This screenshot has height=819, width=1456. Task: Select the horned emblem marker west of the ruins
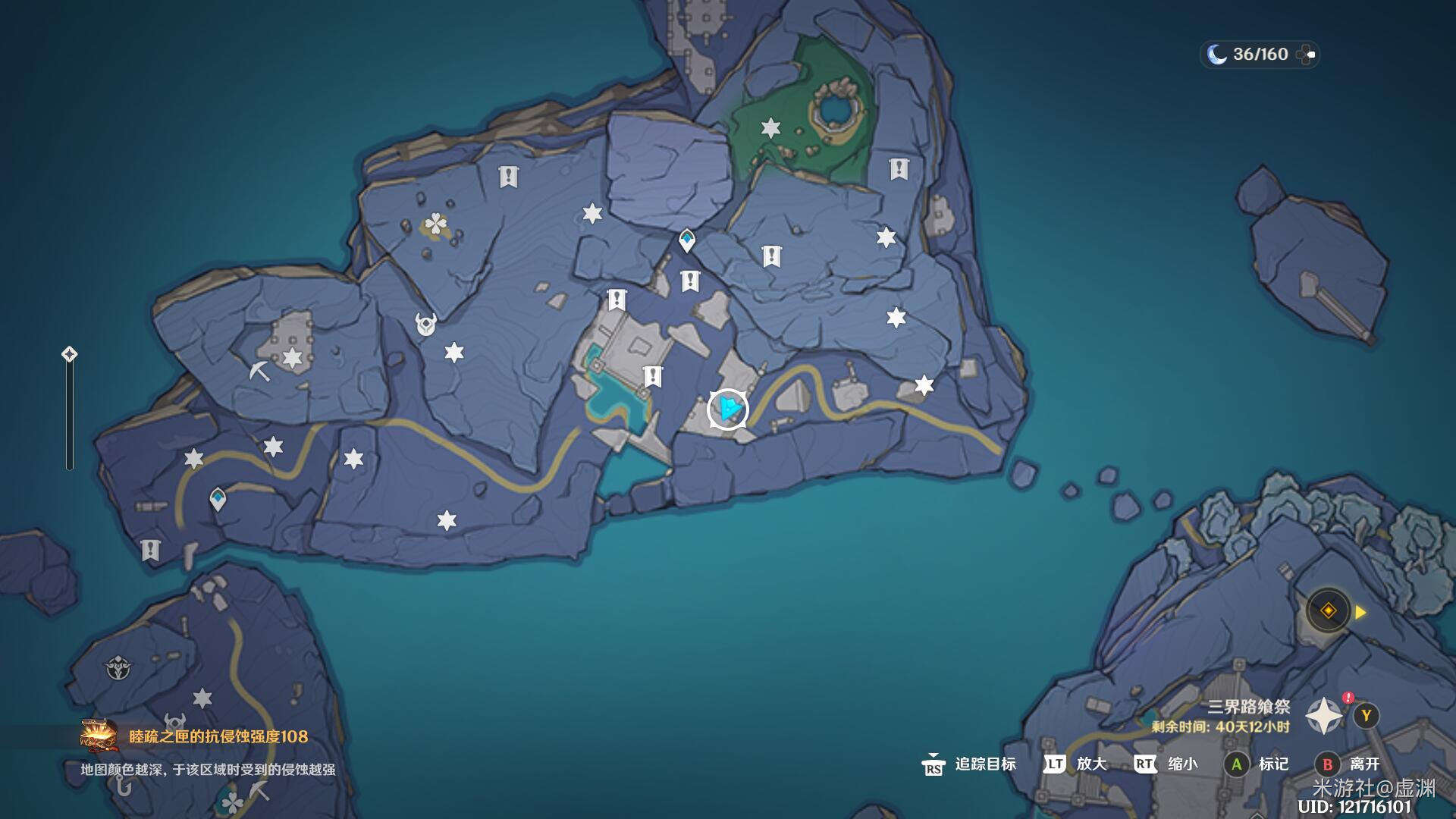click(426, 324)
